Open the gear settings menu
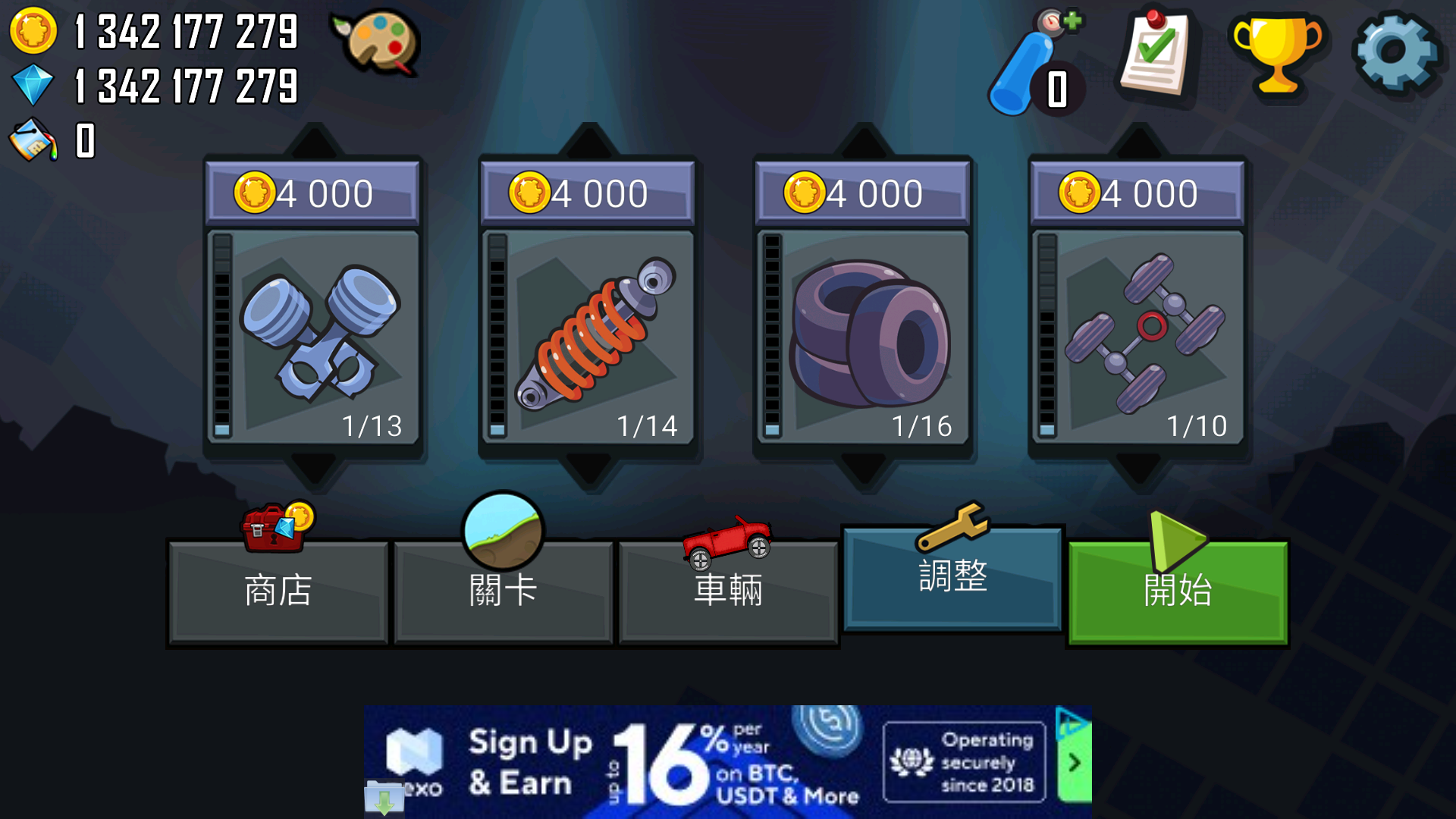The width and height of the screenshot is (1456, 819). coord(1395,52)
